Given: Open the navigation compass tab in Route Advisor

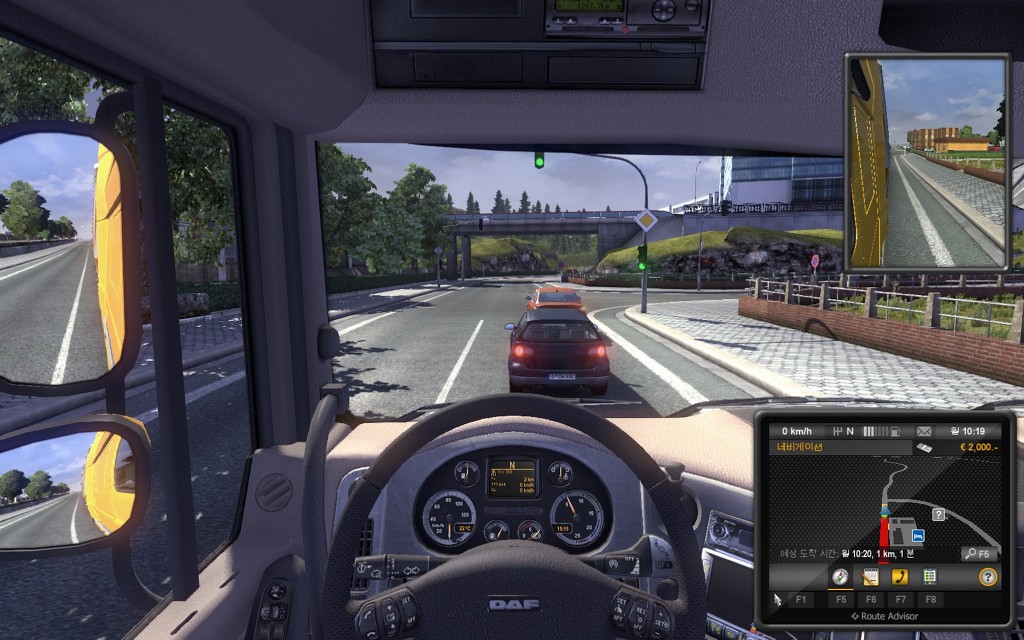Looking at the screenshot, I should (839, 577).
